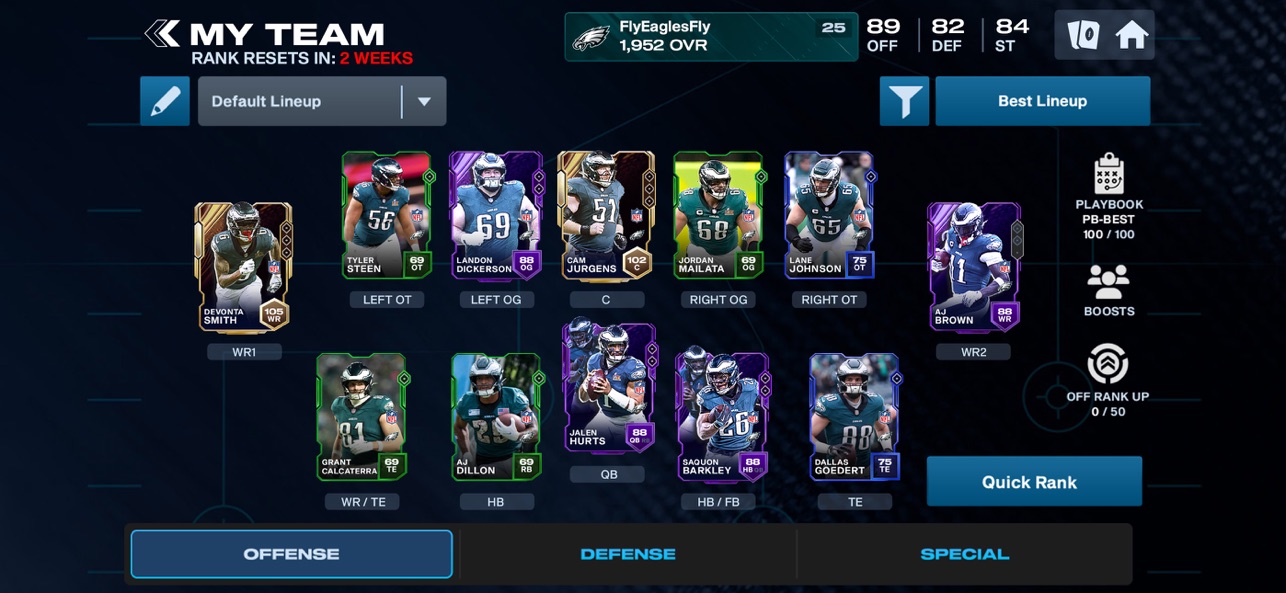Pick the AJ Brown WR2 card
The image size is (1286, 593).
pos(973,267)
